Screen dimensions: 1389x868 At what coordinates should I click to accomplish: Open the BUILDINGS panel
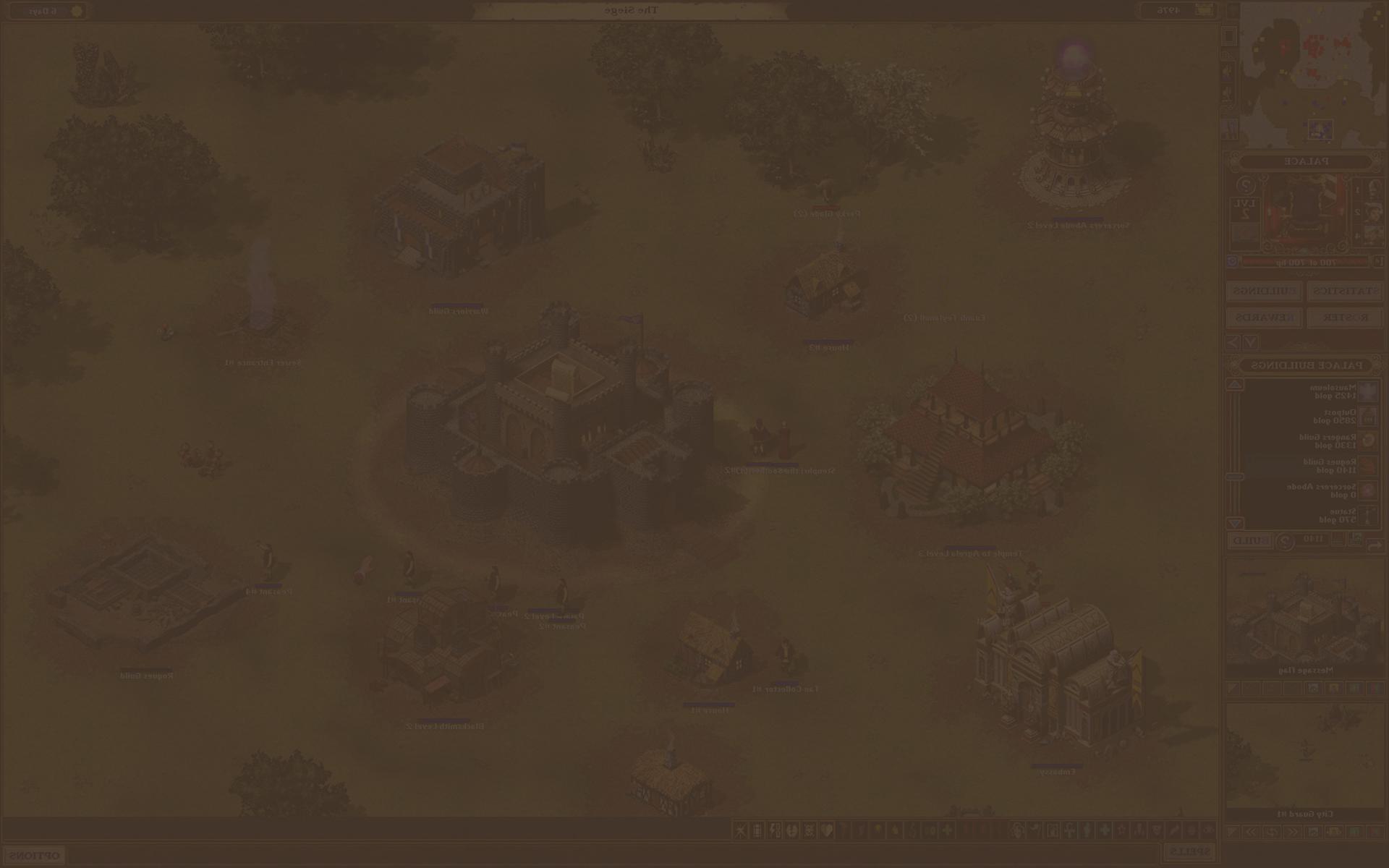[1264, 292]
